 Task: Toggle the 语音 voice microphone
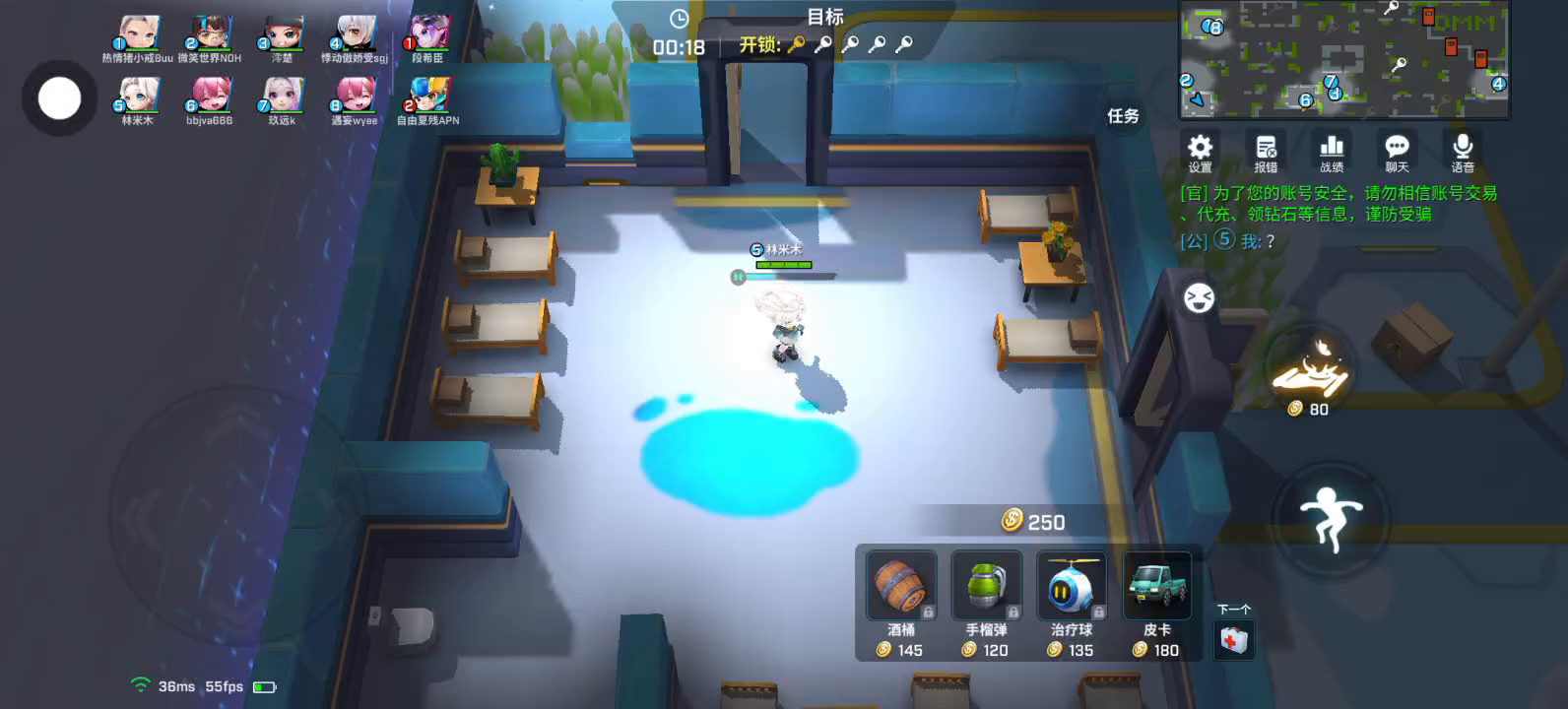(1463, 152)
